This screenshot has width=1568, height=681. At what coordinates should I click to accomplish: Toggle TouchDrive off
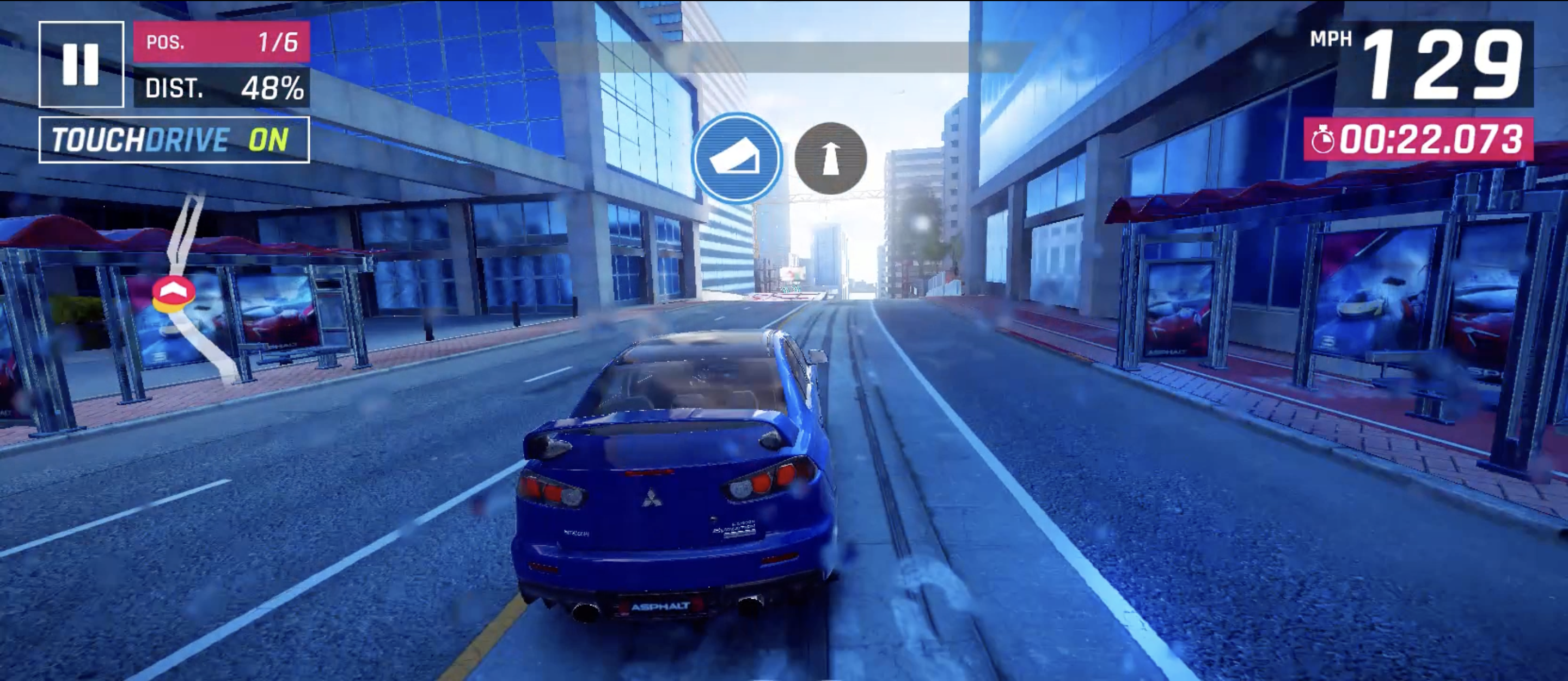pos(174,140)
